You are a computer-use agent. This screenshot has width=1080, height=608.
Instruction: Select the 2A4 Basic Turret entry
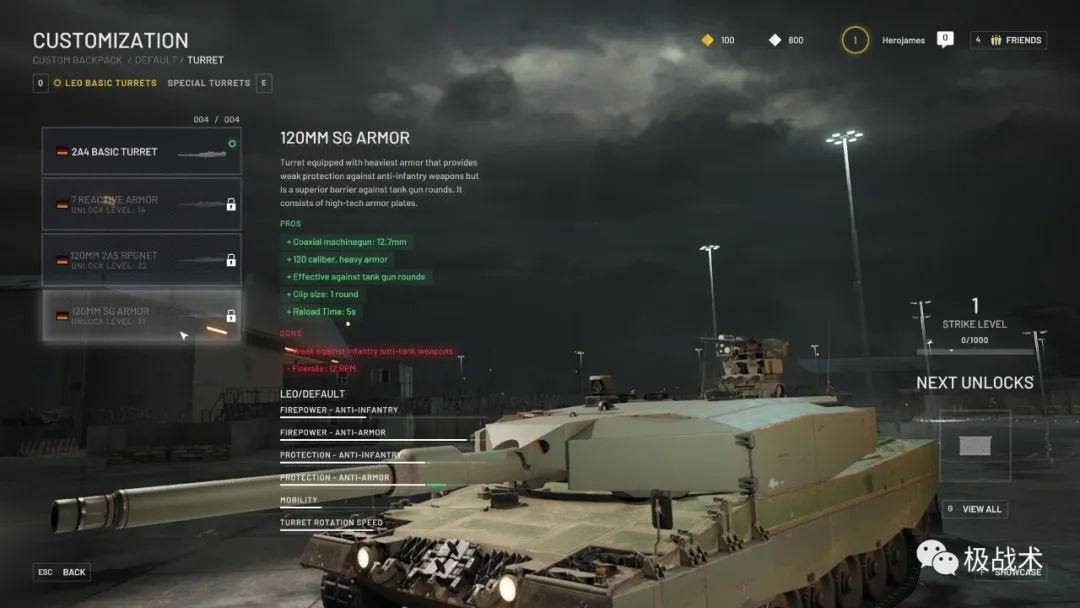click(x=141, y=152)
